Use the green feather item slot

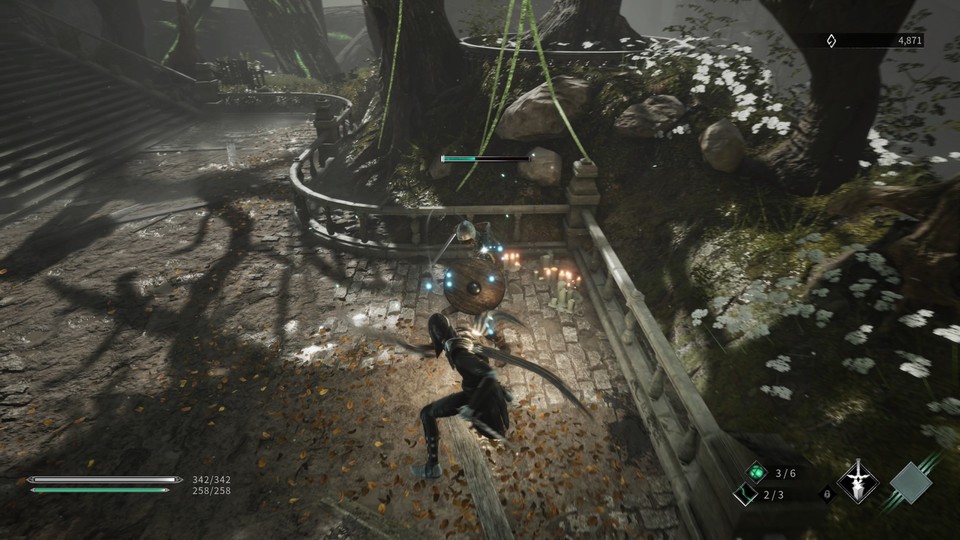745,494
